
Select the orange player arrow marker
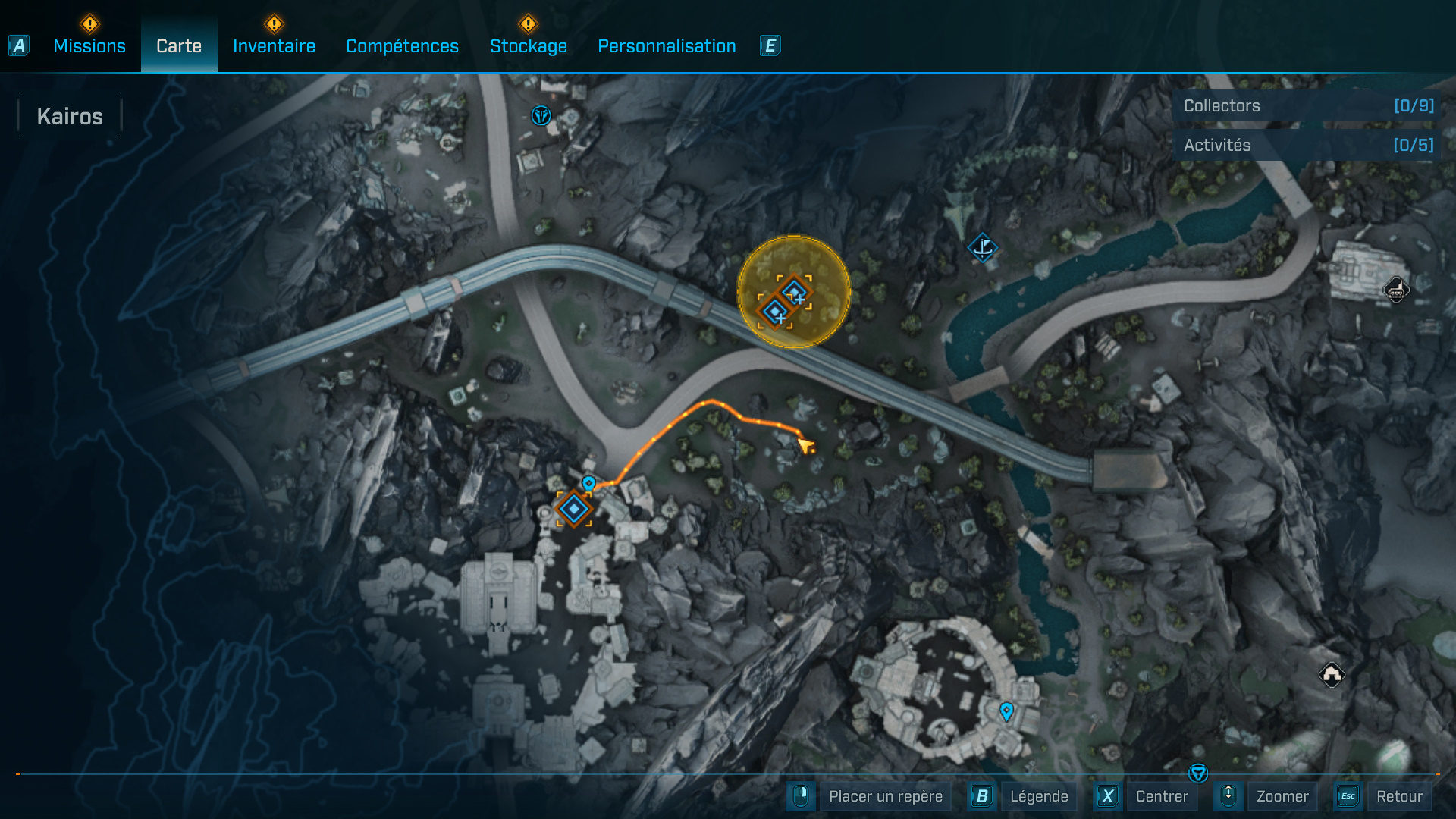[x=805, y=445]
